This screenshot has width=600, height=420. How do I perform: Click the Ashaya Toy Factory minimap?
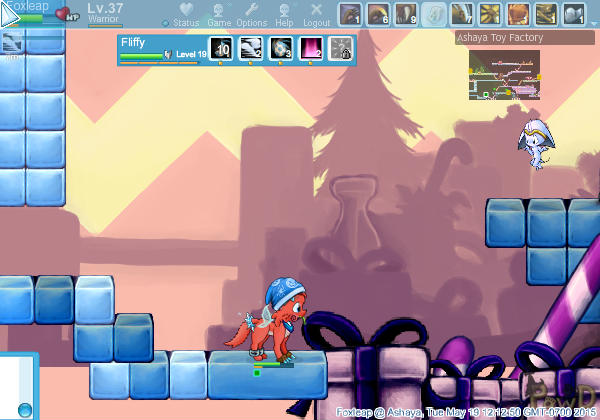click(503, 72)
